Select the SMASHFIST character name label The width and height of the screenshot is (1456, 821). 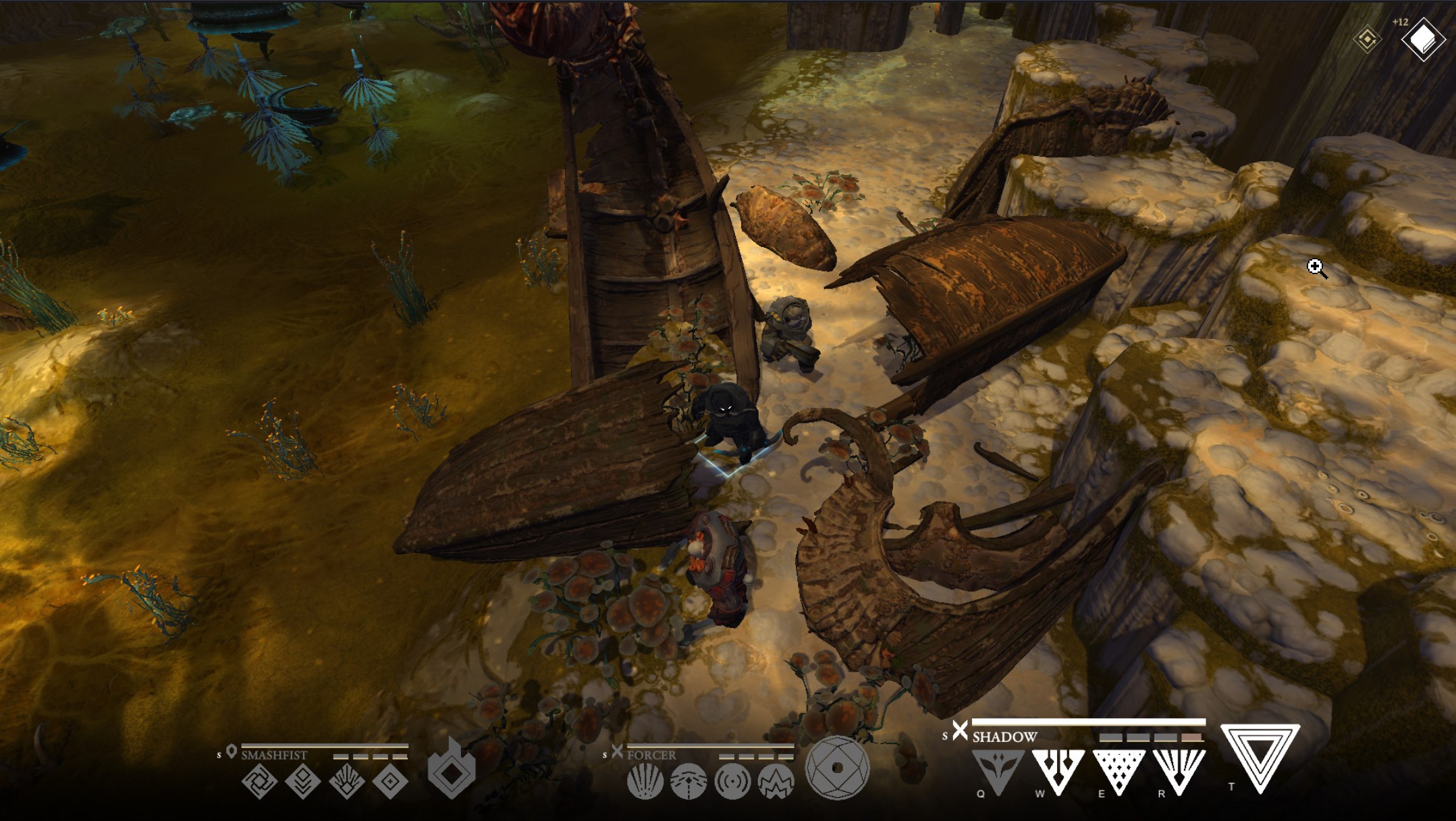point(274,756)
